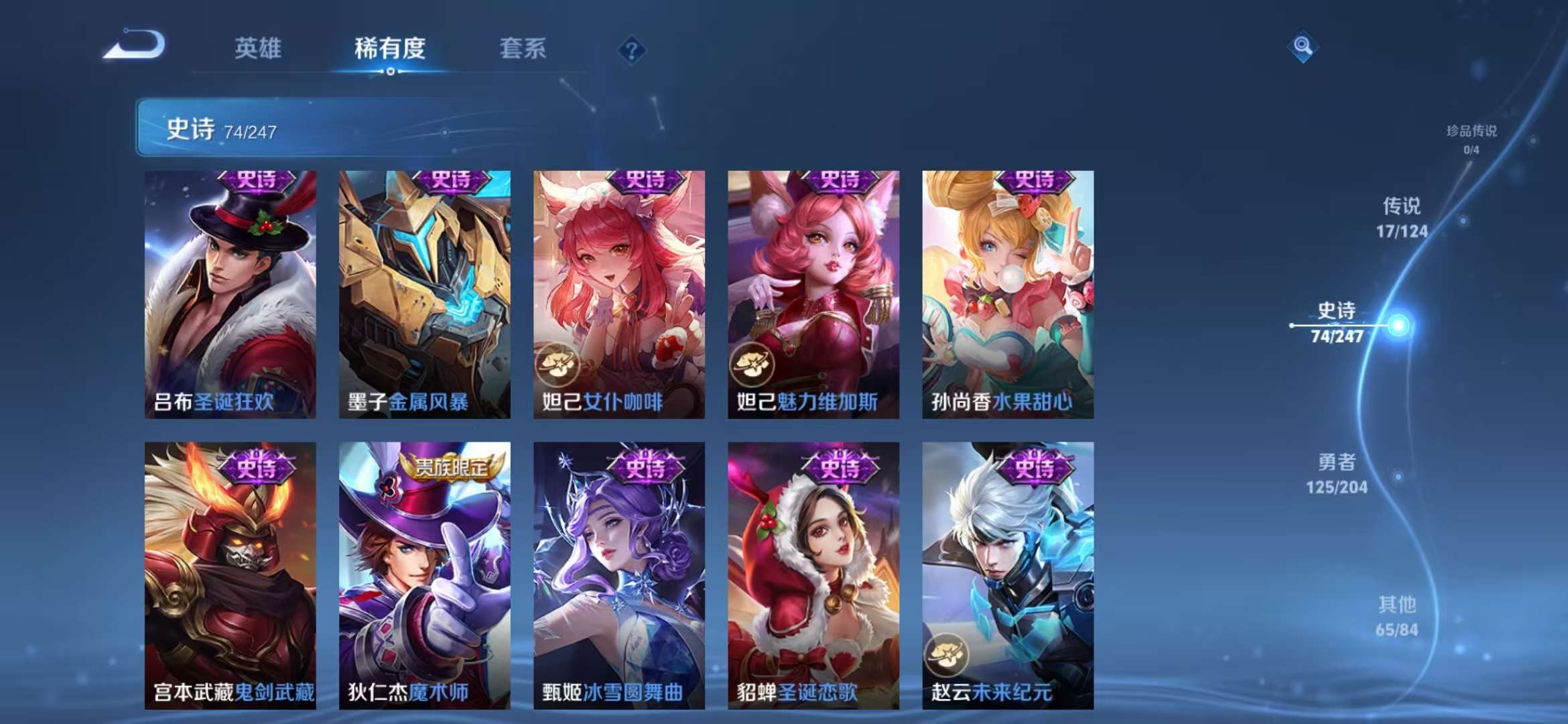Switch to the 英雄 tab
Viewport: 1568px width, 724px height.
(259, 48)
